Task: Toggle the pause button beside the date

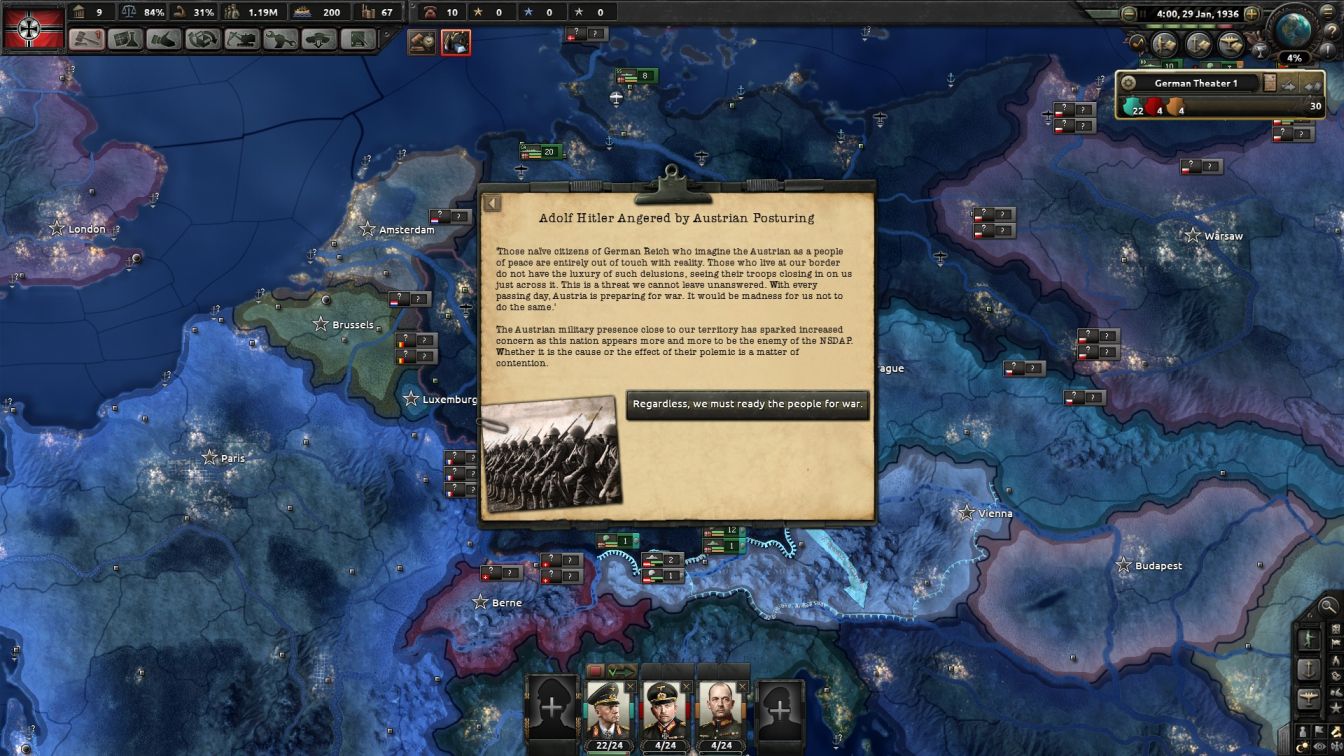Action: point(1142,13)
